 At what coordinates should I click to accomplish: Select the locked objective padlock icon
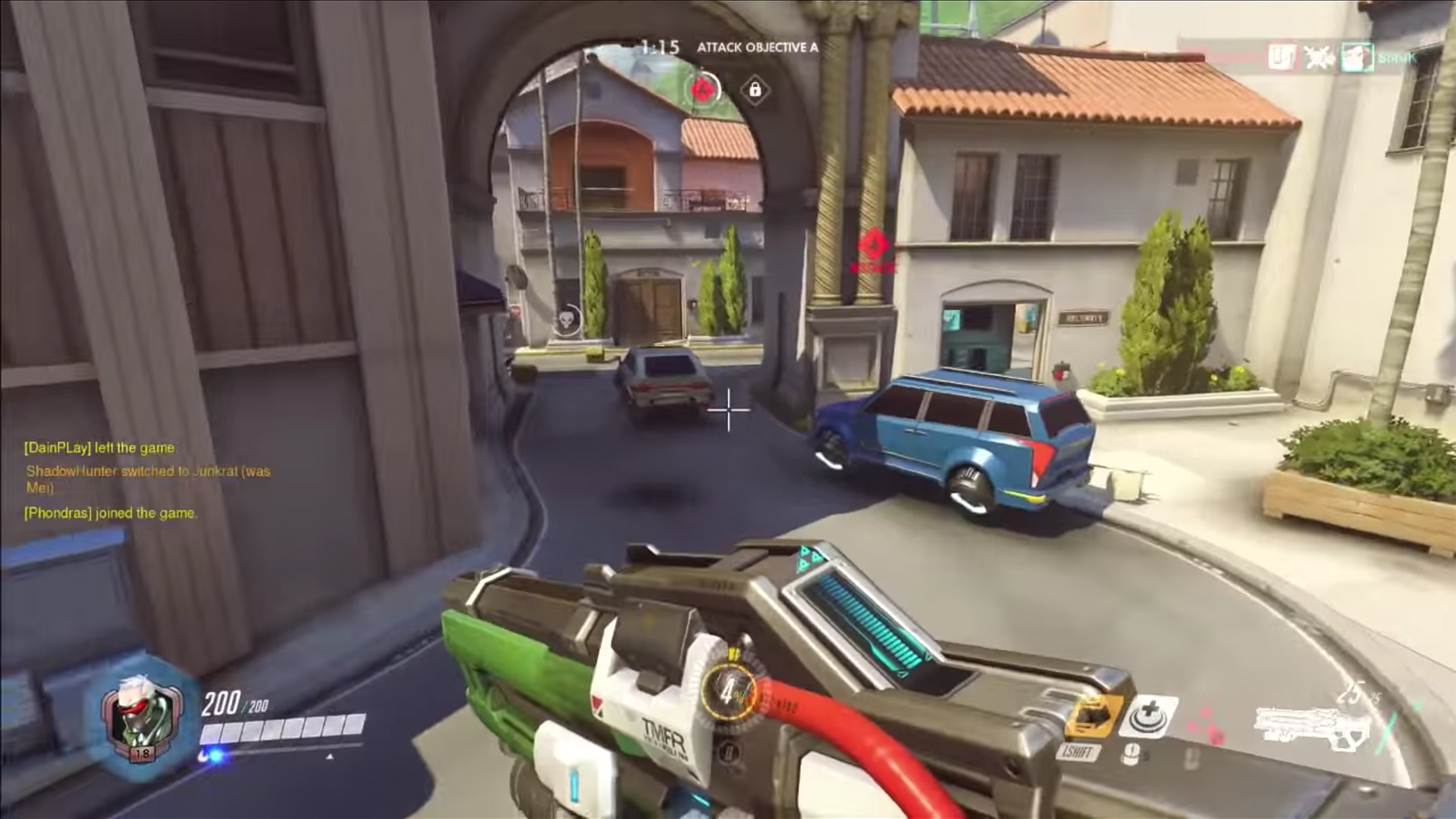(x=754, y=90)
